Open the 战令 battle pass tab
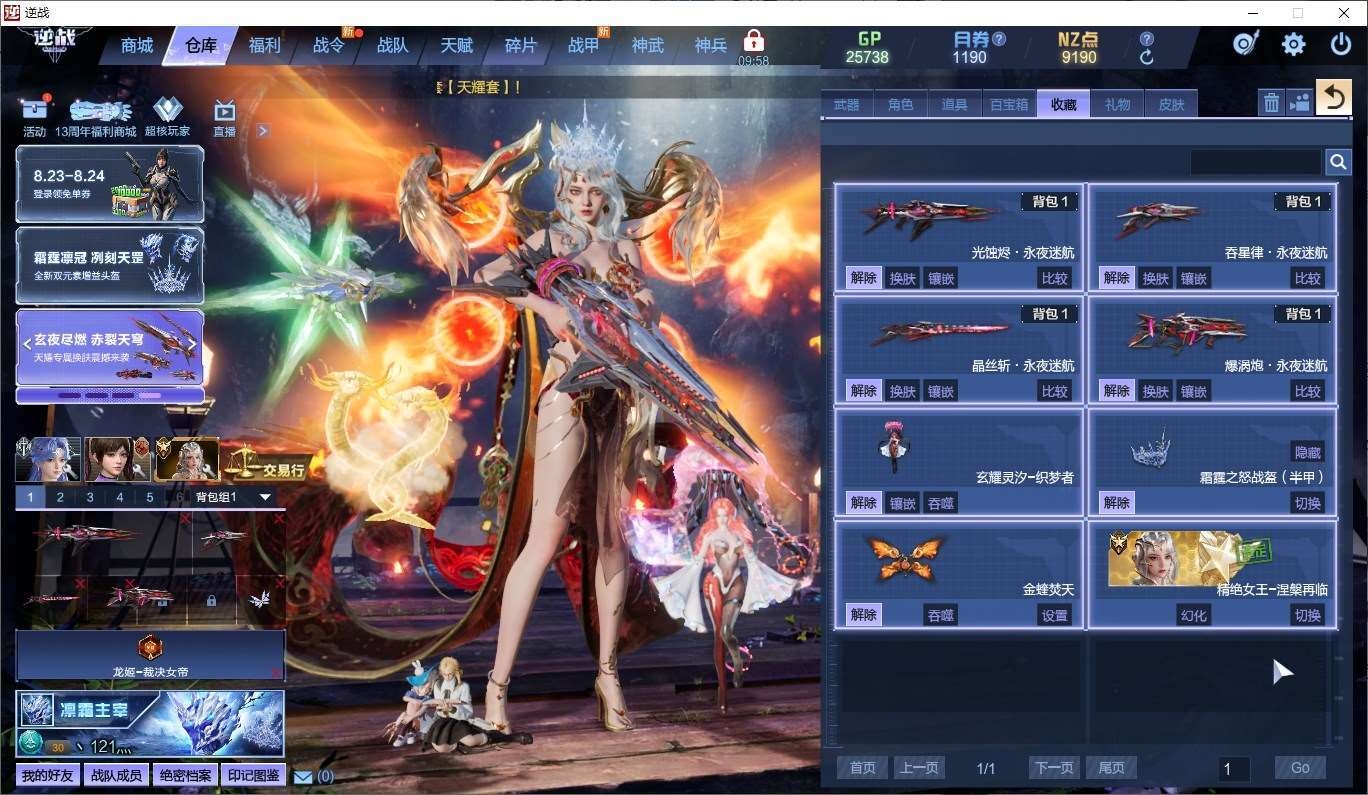 pos(328,46)
